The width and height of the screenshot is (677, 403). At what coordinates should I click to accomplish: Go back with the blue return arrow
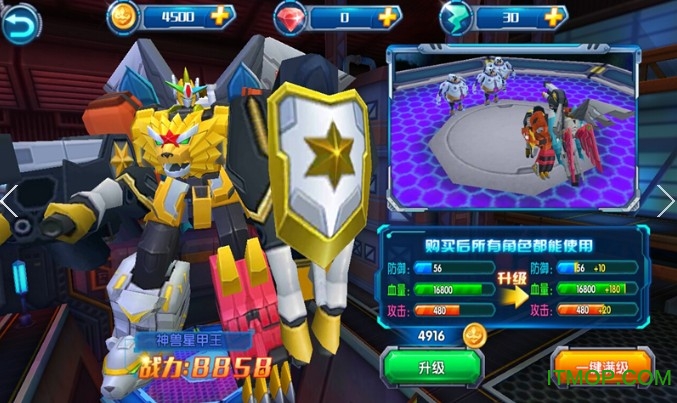(19, 24)
